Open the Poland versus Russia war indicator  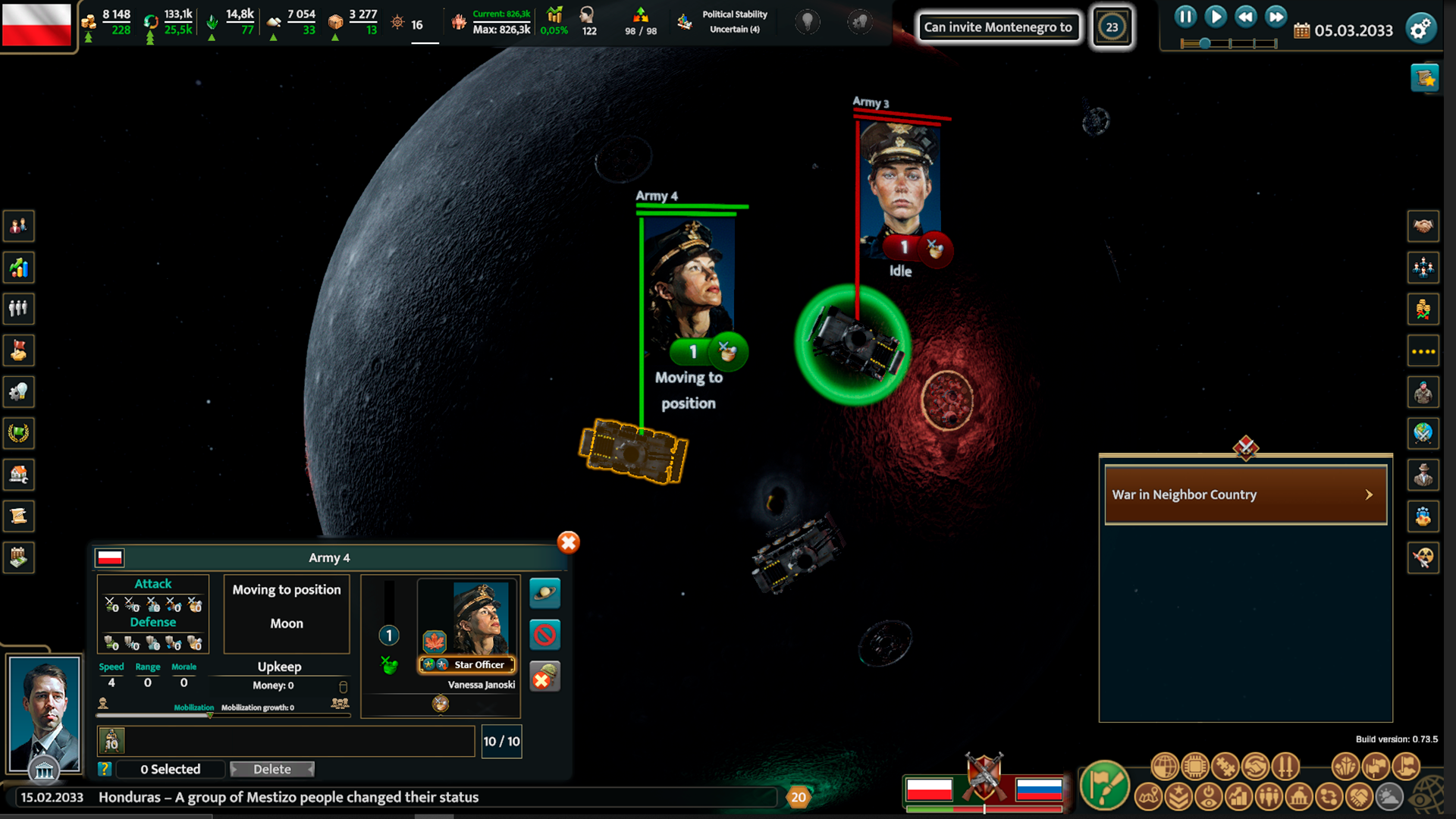click(984, 781)
